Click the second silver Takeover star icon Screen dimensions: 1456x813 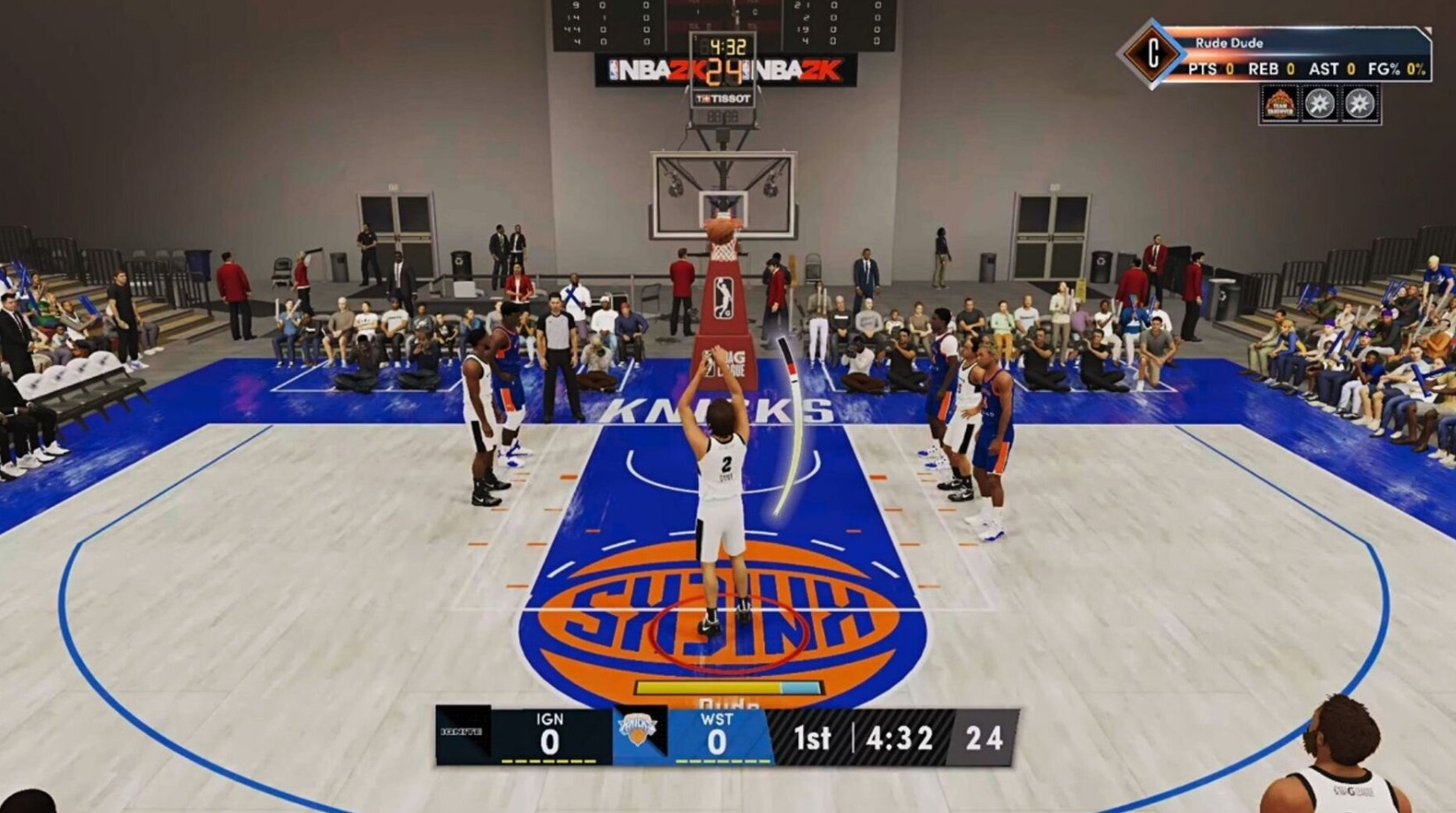[1359, 104]
